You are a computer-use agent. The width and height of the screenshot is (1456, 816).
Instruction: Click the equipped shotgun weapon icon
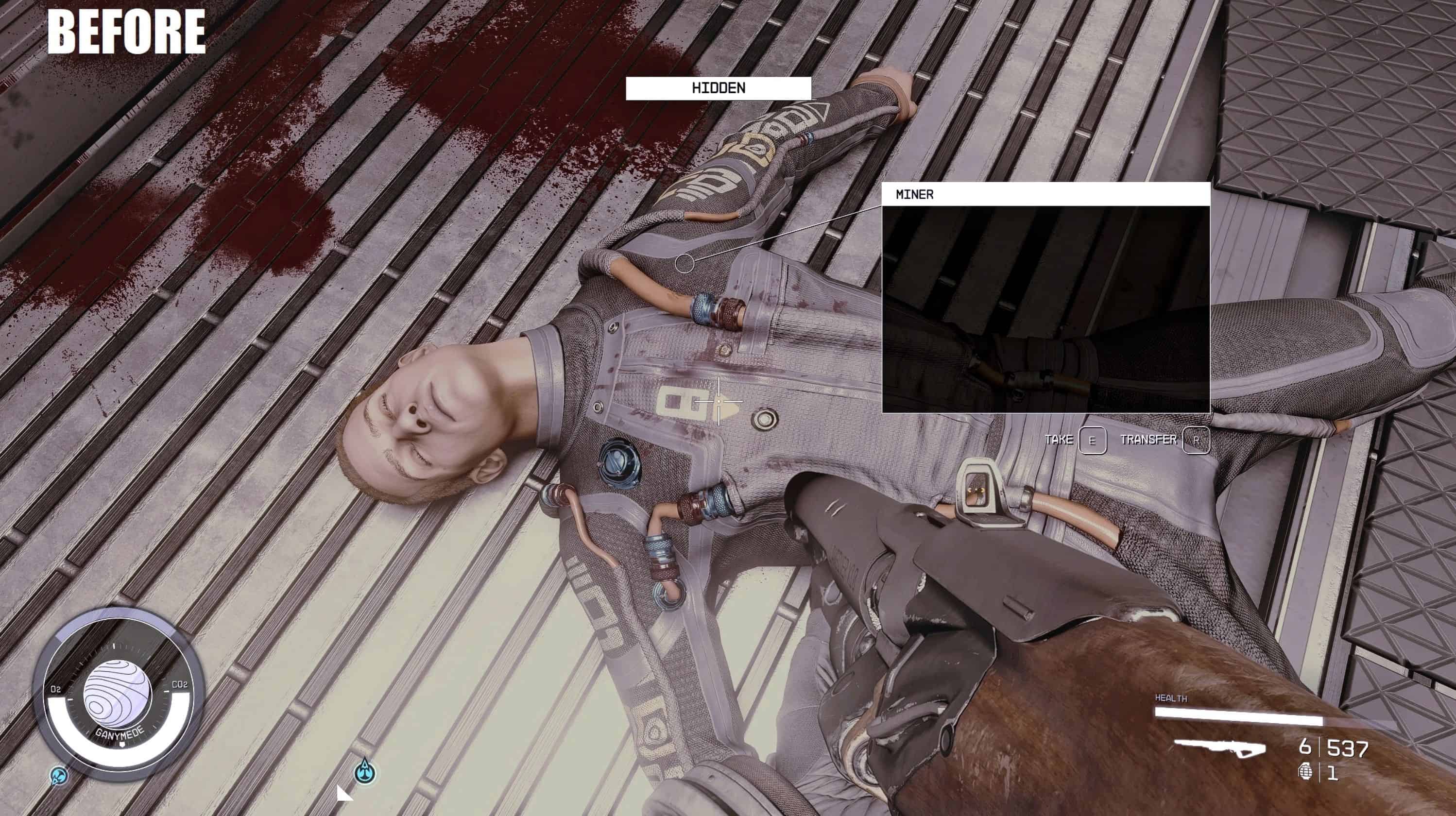click(x=1219, y=747)
